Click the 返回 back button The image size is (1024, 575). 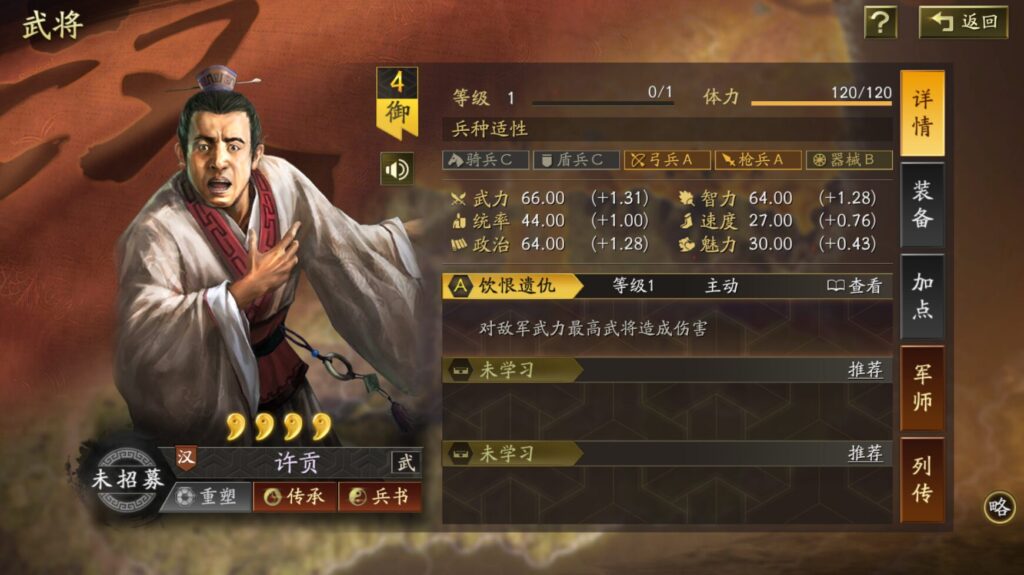click(x=963, y=22)
